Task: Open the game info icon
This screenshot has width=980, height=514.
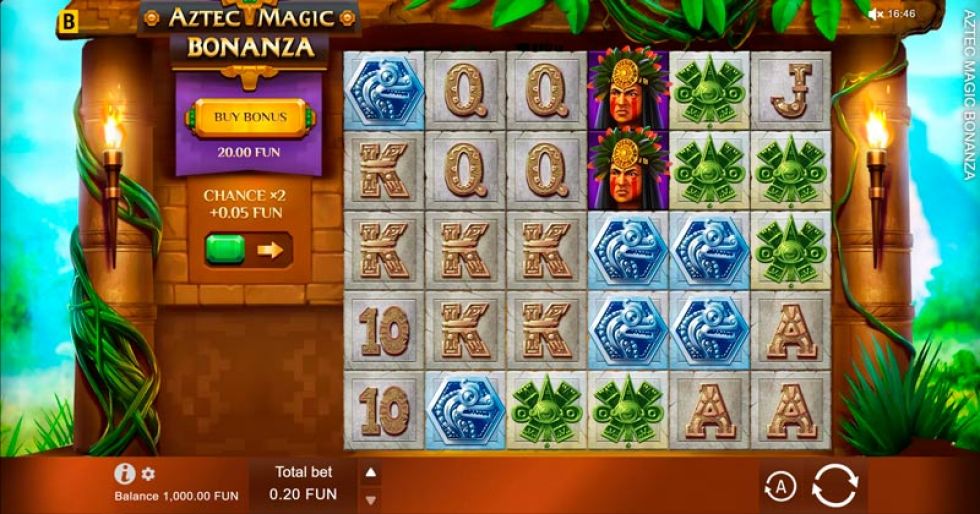Action: coord(125,474)
